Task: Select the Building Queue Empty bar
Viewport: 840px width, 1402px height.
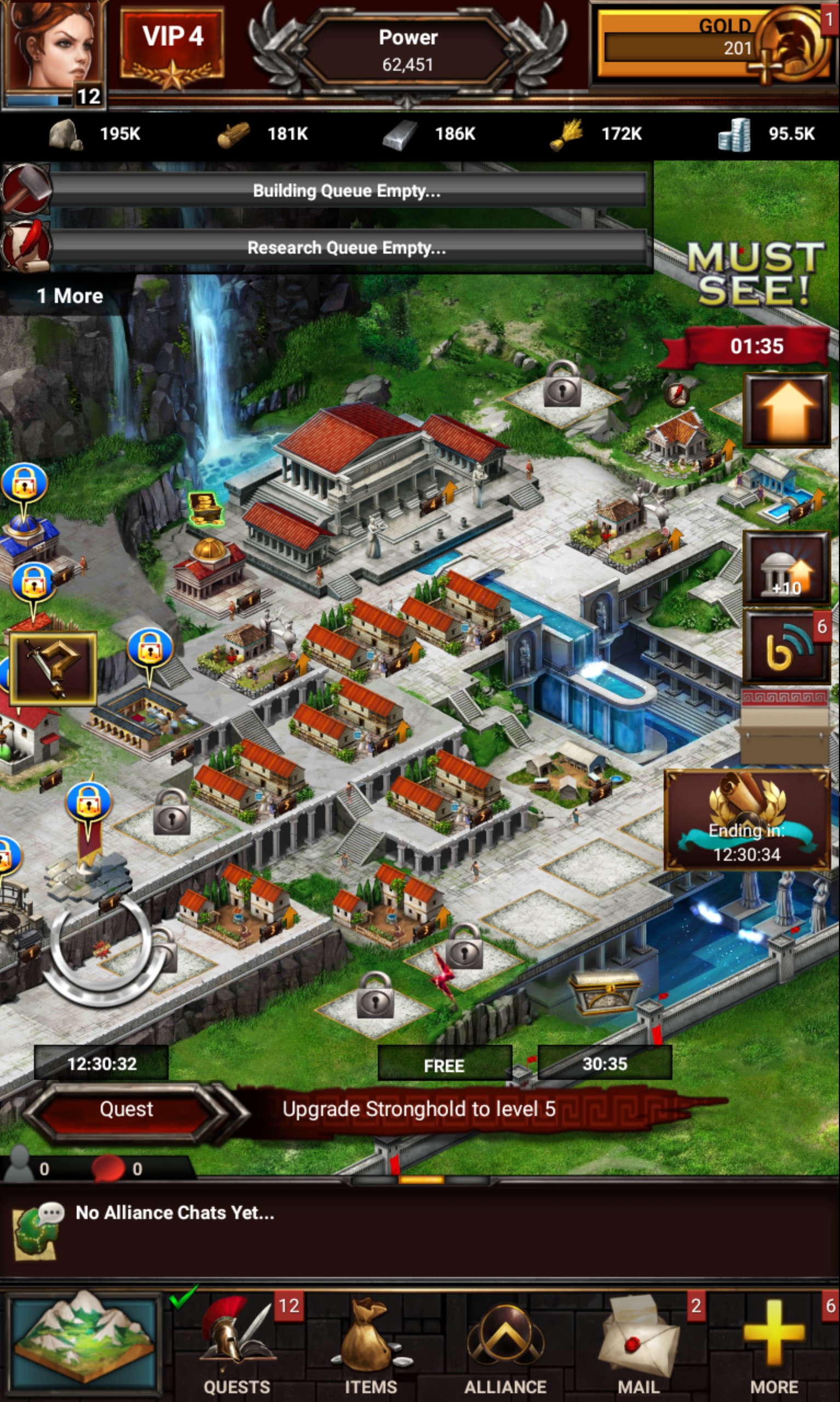Action: click(x=347, y=191)
